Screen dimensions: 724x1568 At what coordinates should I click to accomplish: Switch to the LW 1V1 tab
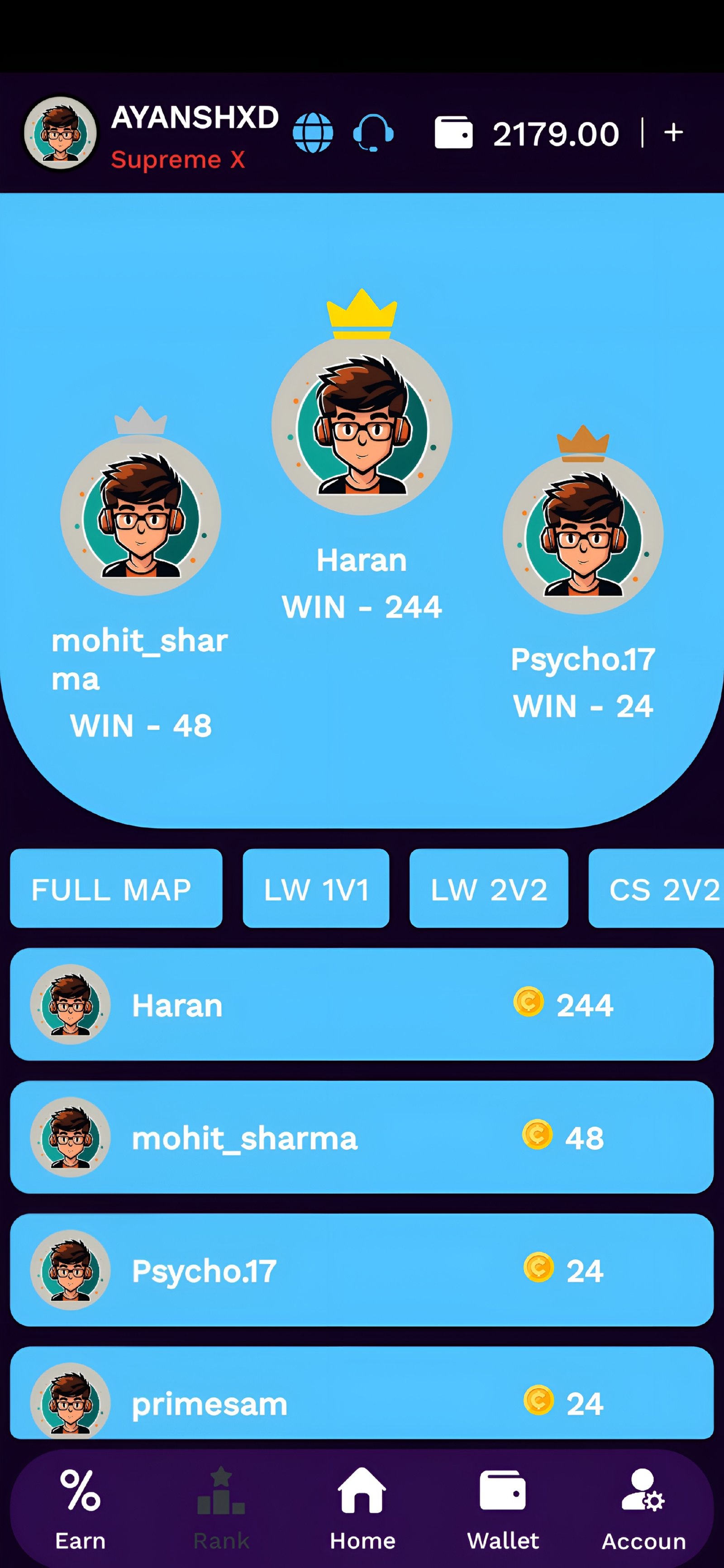[315, 889]
